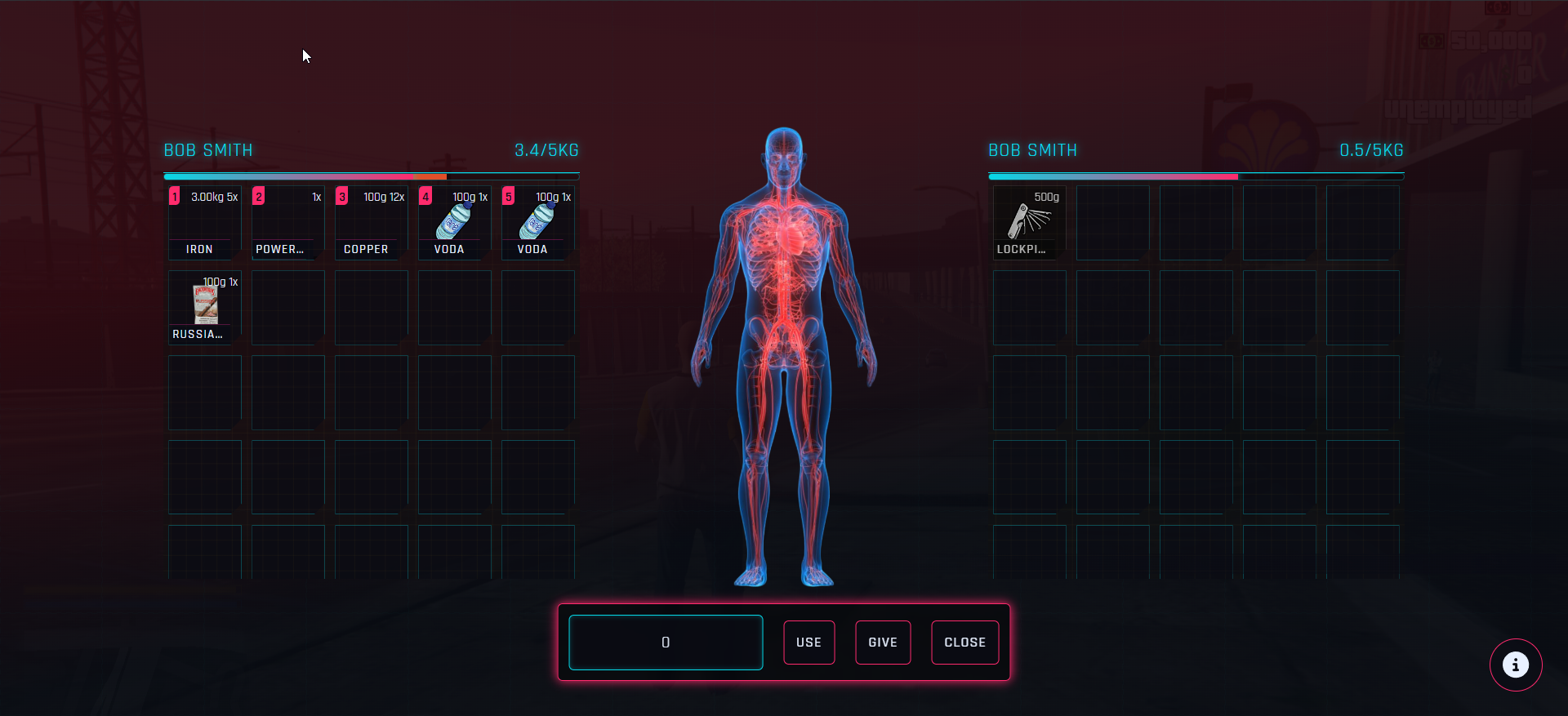
Task: Click the hotkey badge 1 on IRON
Action: tap(174, 196)
